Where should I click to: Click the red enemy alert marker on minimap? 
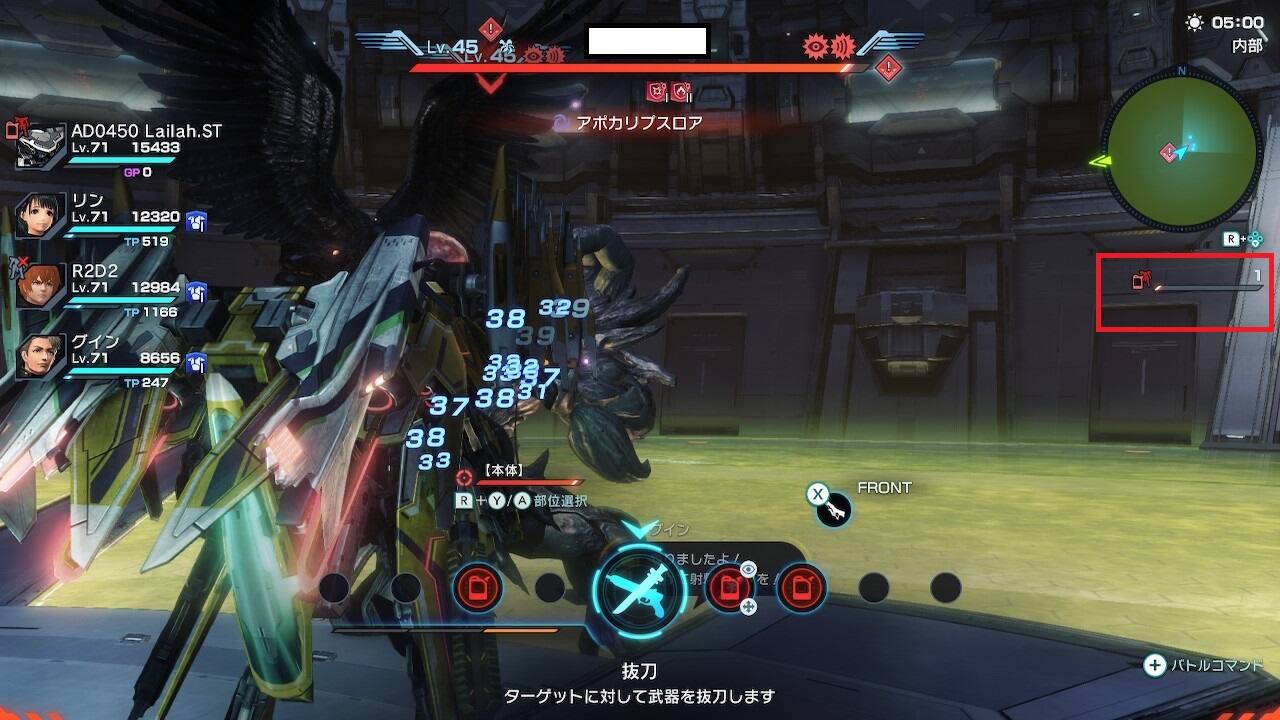[x=1168, y=152]
